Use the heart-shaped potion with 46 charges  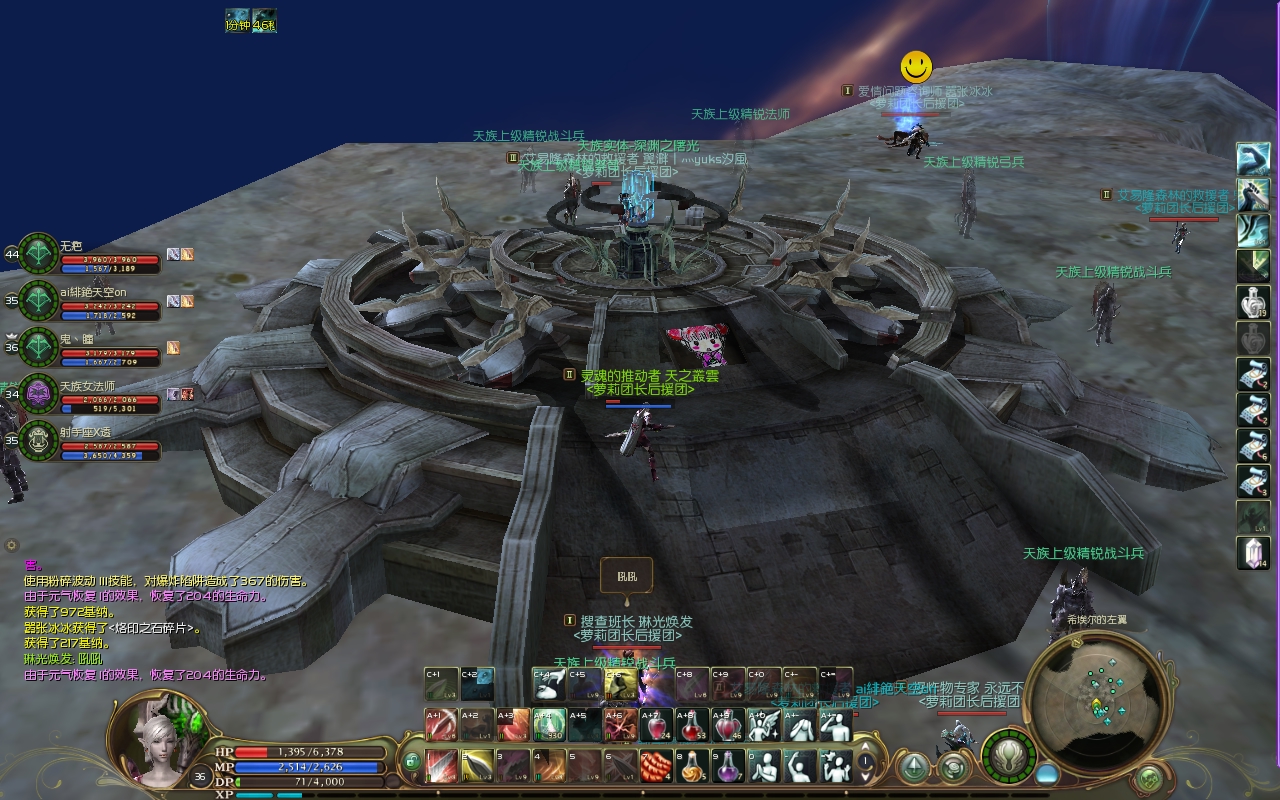click(728, 725)
